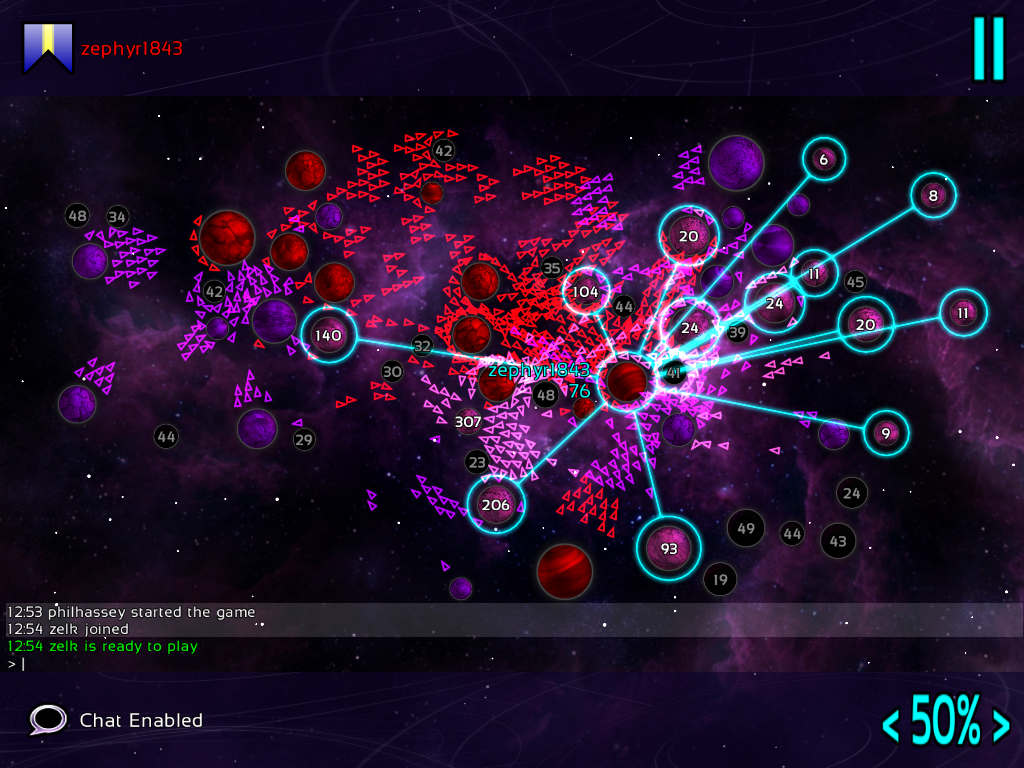
Task: Choose the planet showing 93 ships
Action: (x=669, y=548)
